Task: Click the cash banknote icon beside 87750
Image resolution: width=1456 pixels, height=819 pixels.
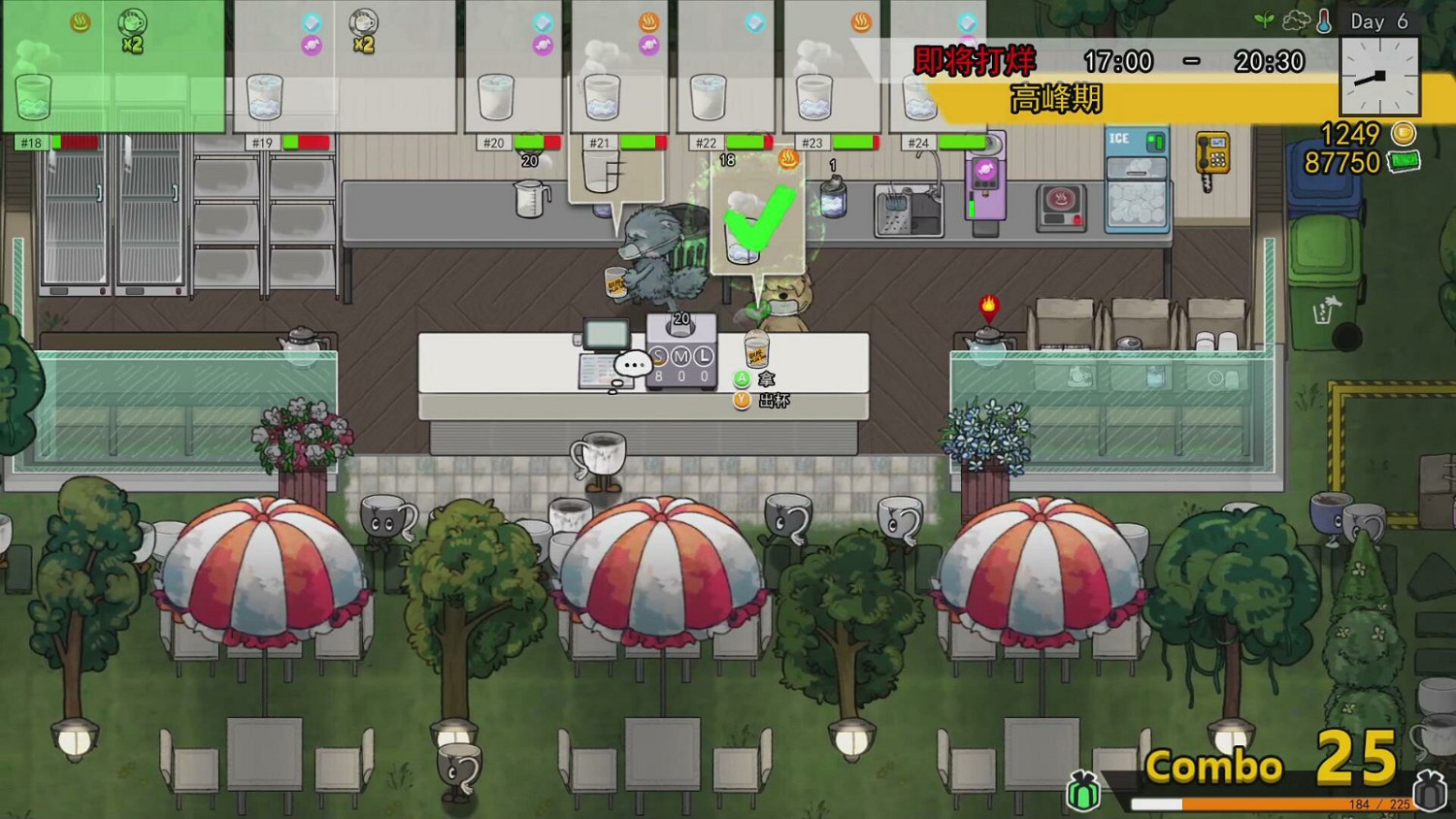Action: (x=1405, y=163)
